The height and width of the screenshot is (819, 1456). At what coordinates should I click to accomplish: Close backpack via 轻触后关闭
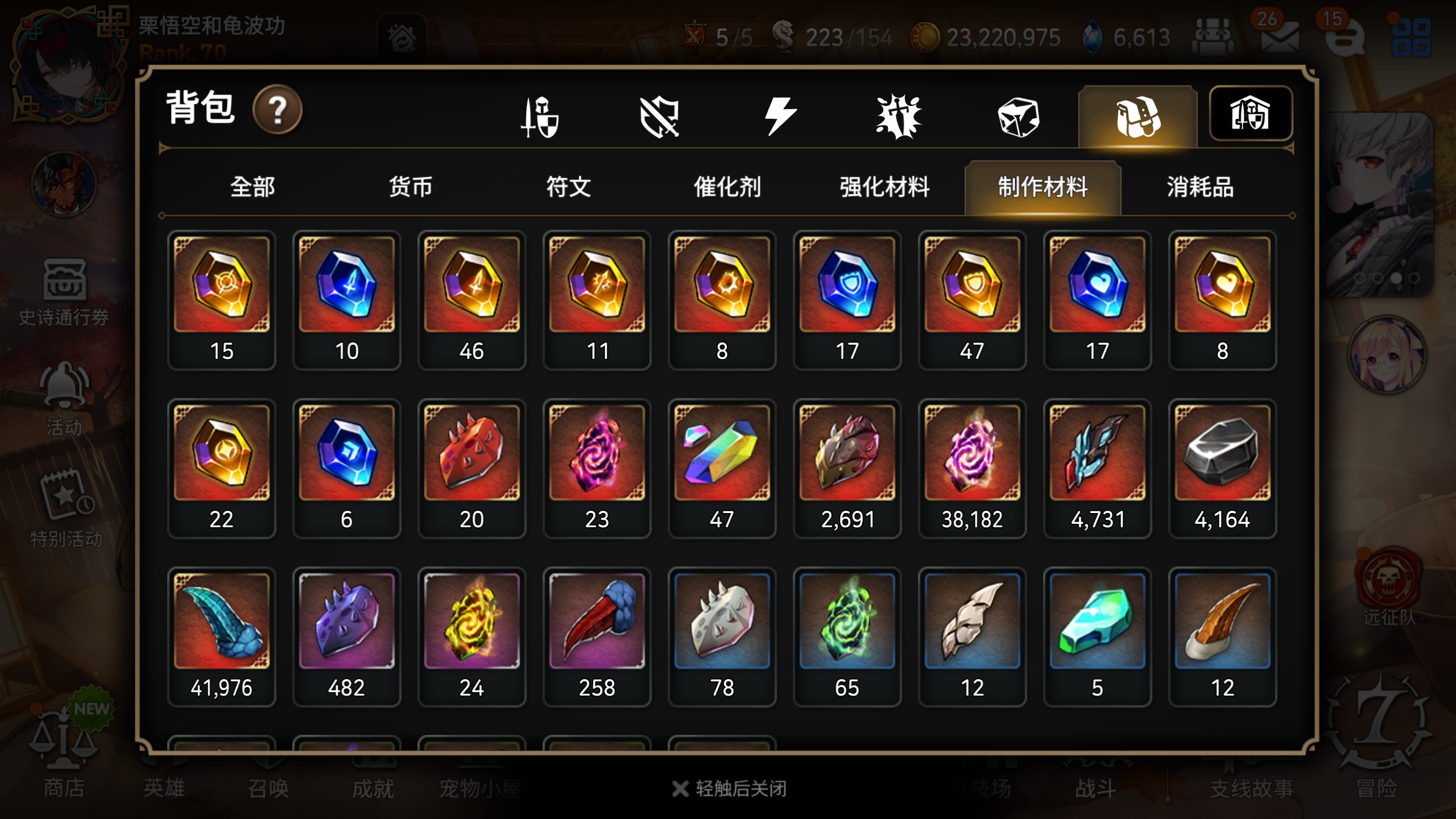click(730, 789)
